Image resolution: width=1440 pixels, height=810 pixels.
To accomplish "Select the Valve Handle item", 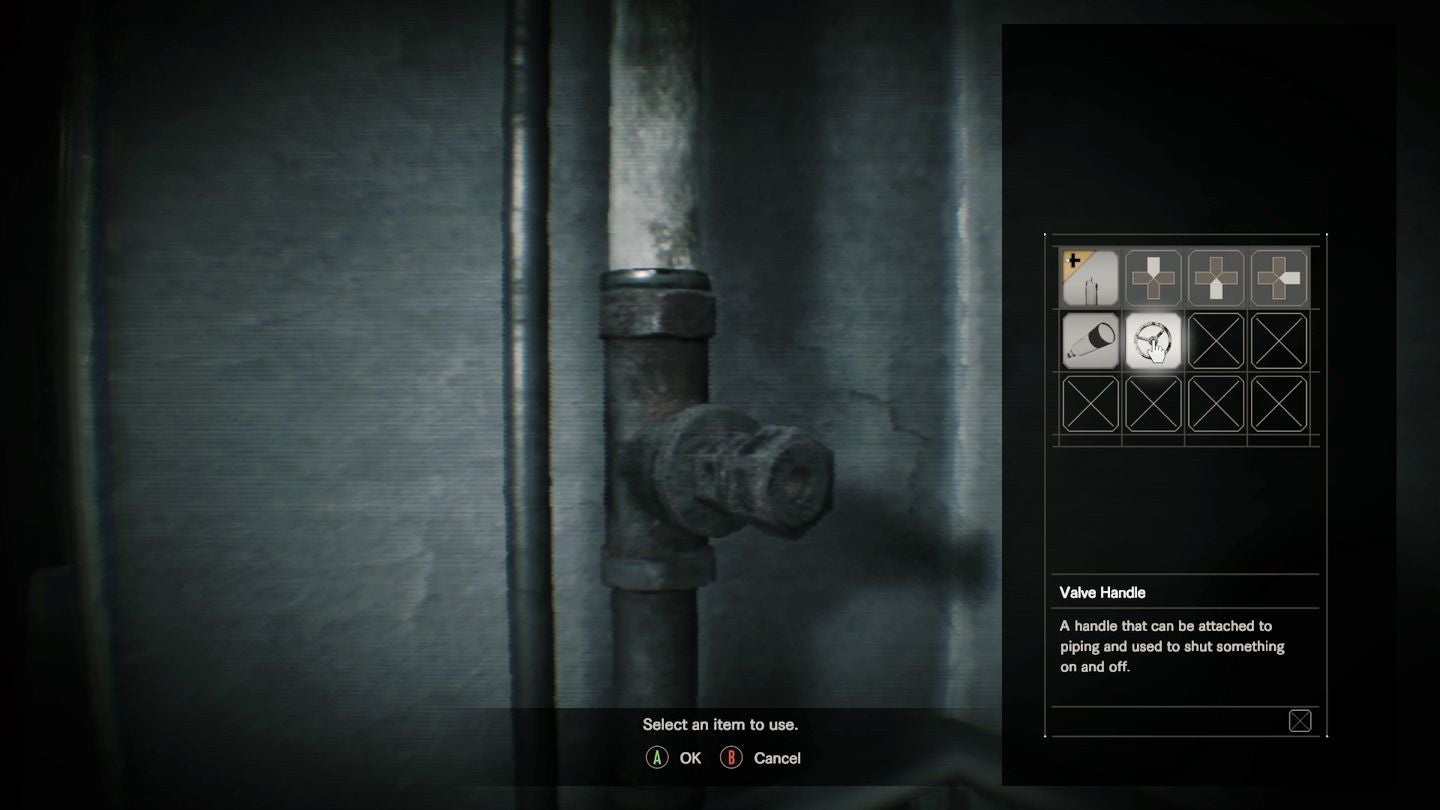I will 1153,341.
